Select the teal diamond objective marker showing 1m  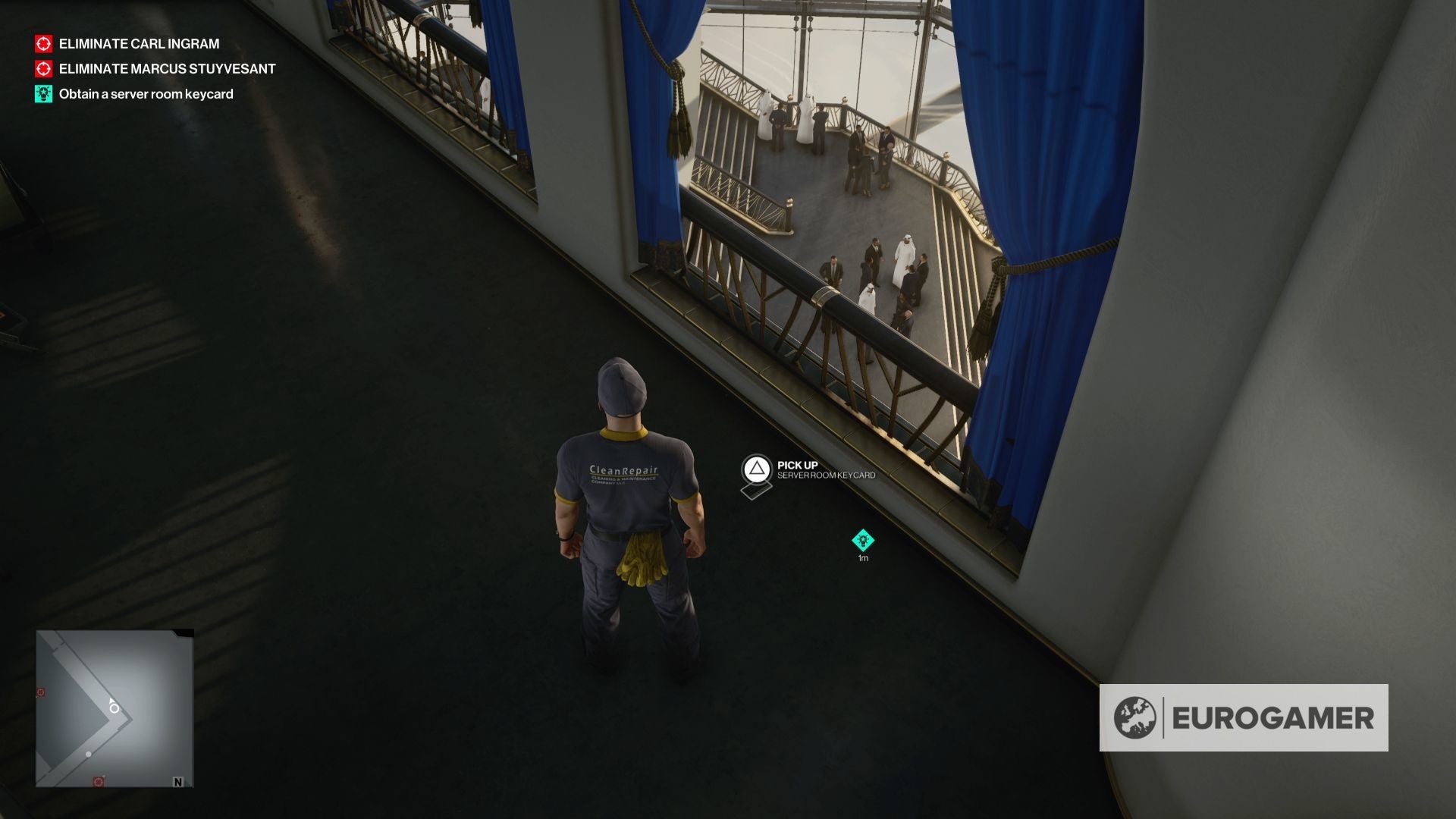862,540
